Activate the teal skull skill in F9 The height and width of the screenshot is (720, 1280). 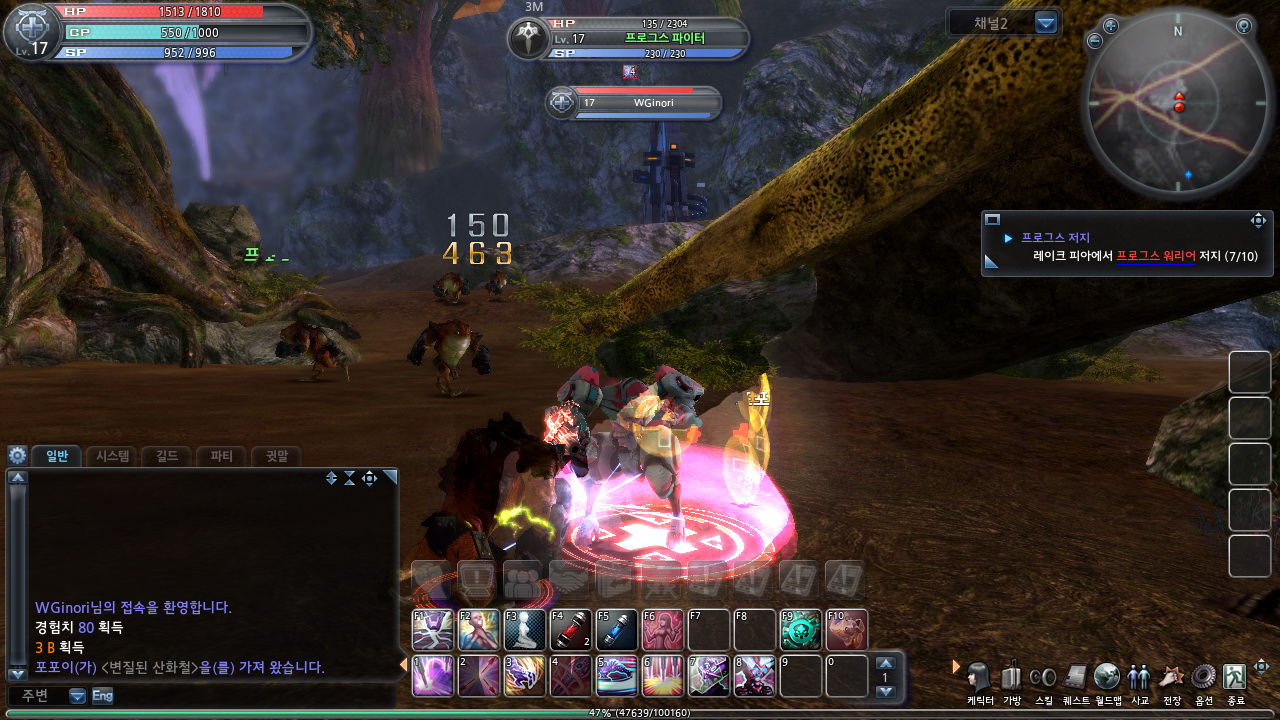coord(801,630)
